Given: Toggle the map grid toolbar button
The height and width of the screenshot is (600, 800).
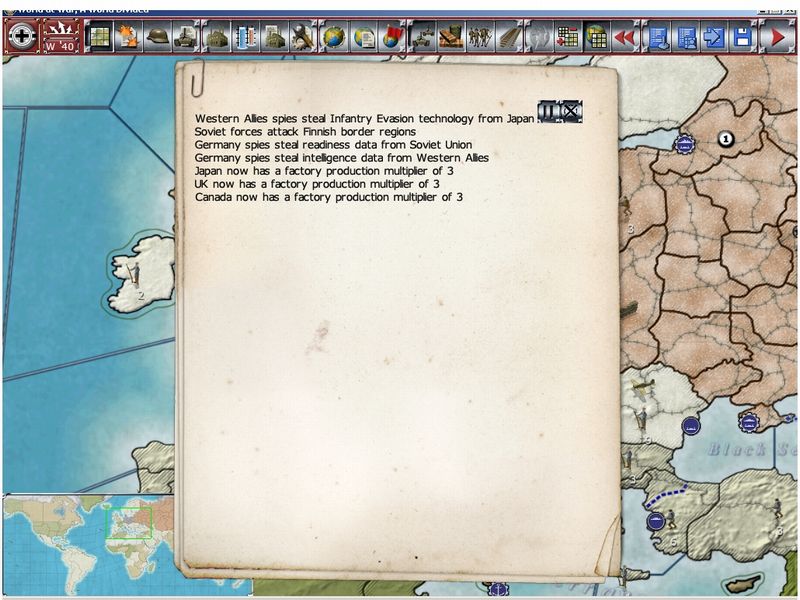Looking at the screenshot, I should coord(99,38).
